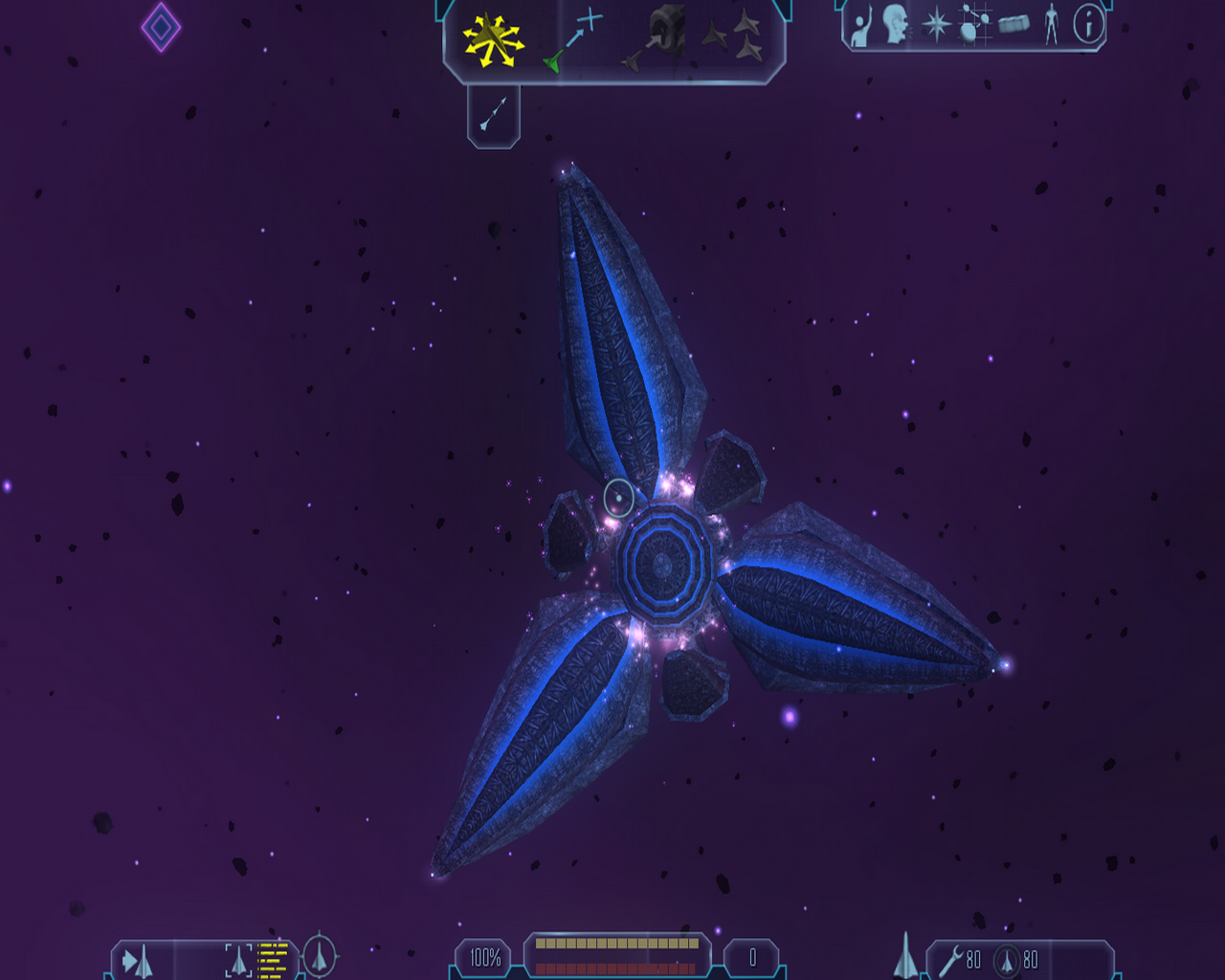1225x980 pixels.
Task: Choose the green ship move-to-waypoint command
Action: click(572, 41)
